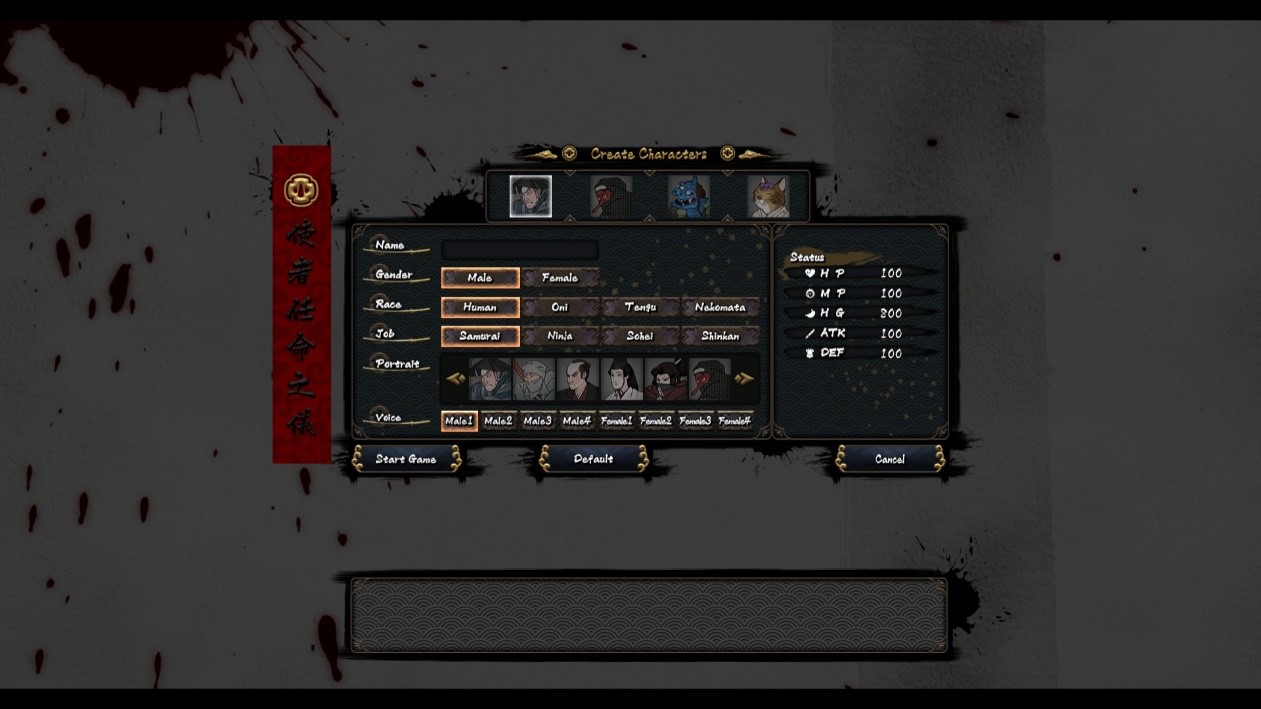Click the Start Game button
The height and width of the screenshot is (709, 1261).
(x=405, y=459)
